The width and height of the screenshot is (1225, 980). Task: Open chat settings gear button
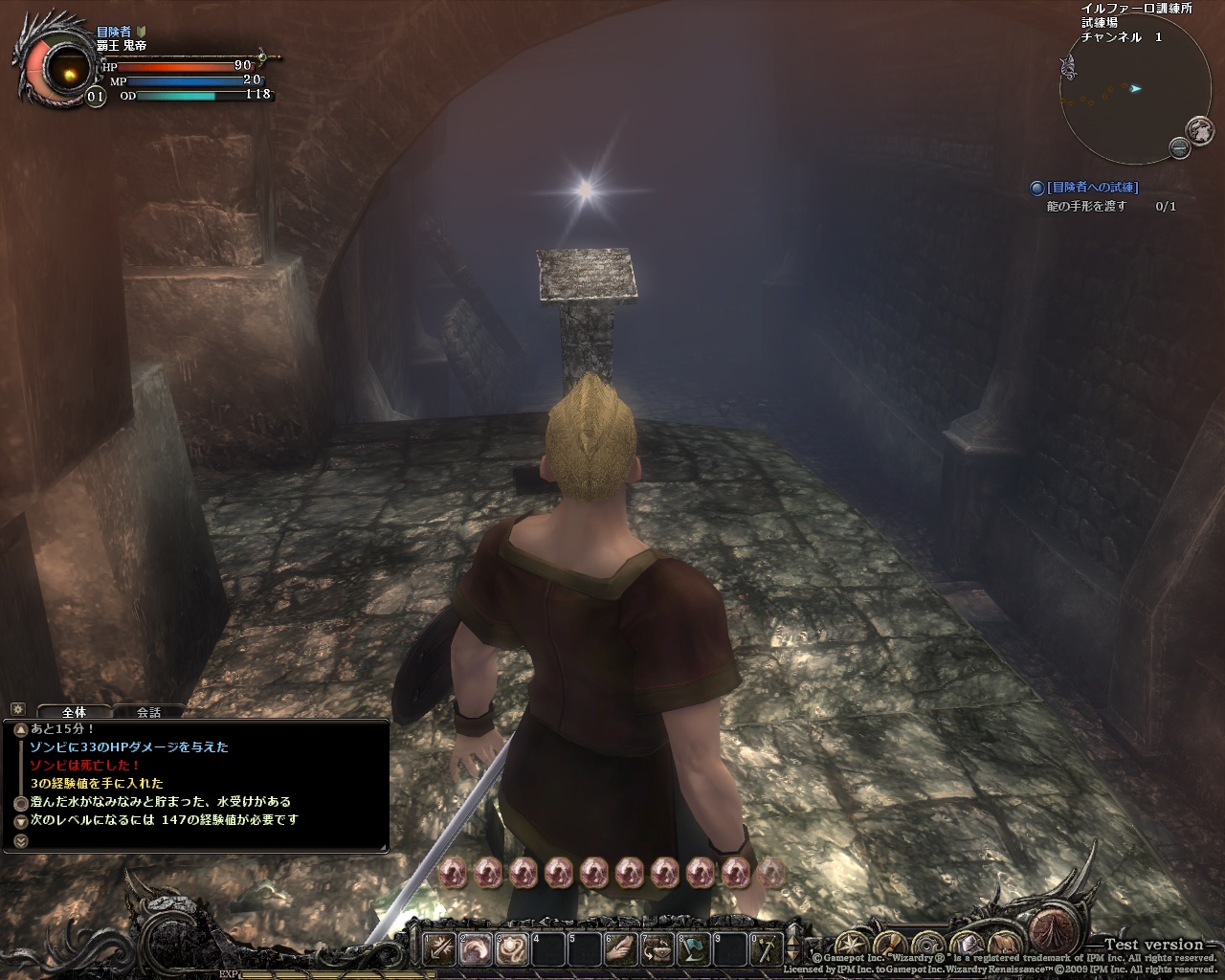click(16, 710)
